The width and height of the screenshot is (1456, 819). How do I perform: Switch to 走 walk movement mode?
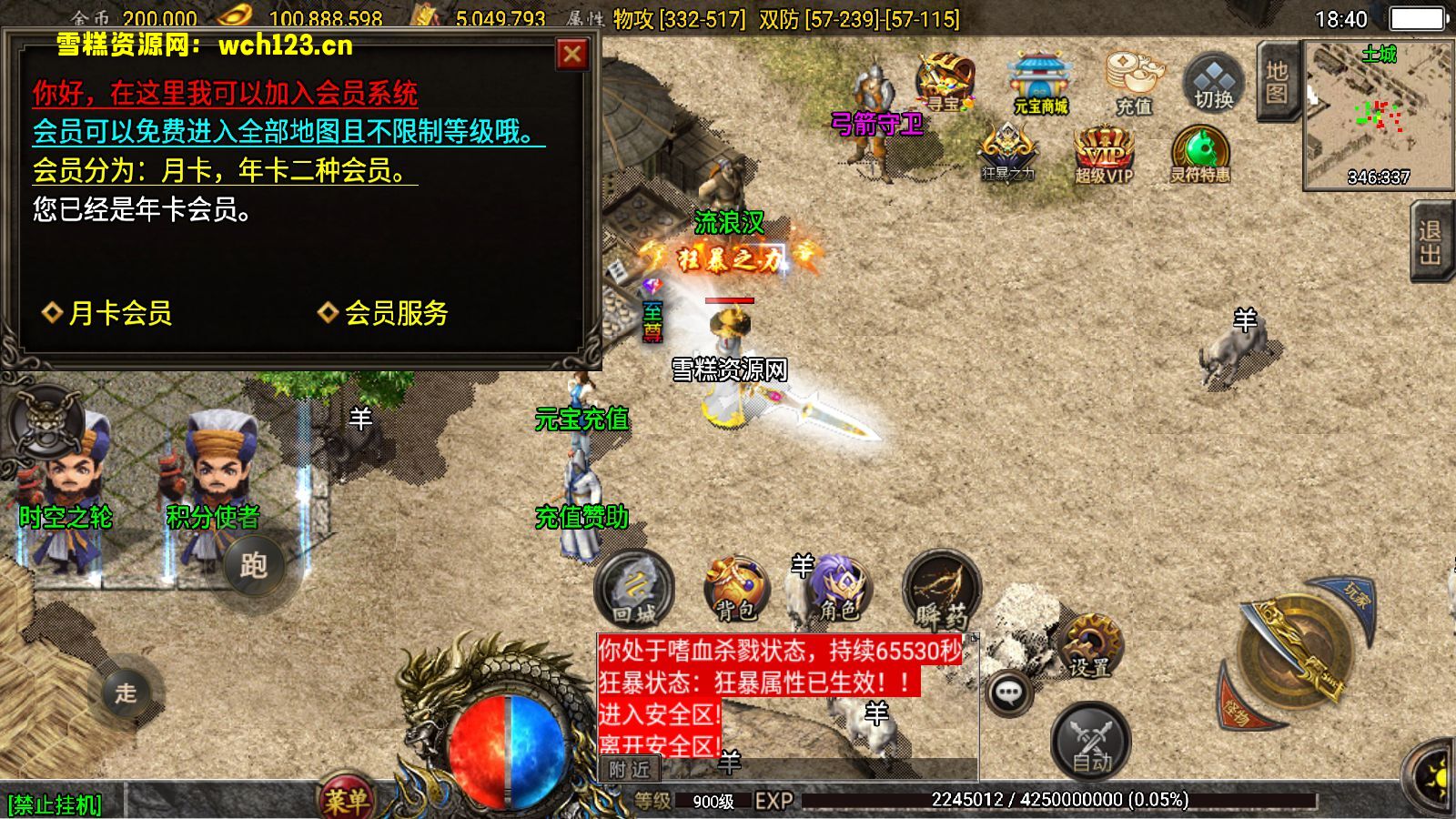(125, 694)
